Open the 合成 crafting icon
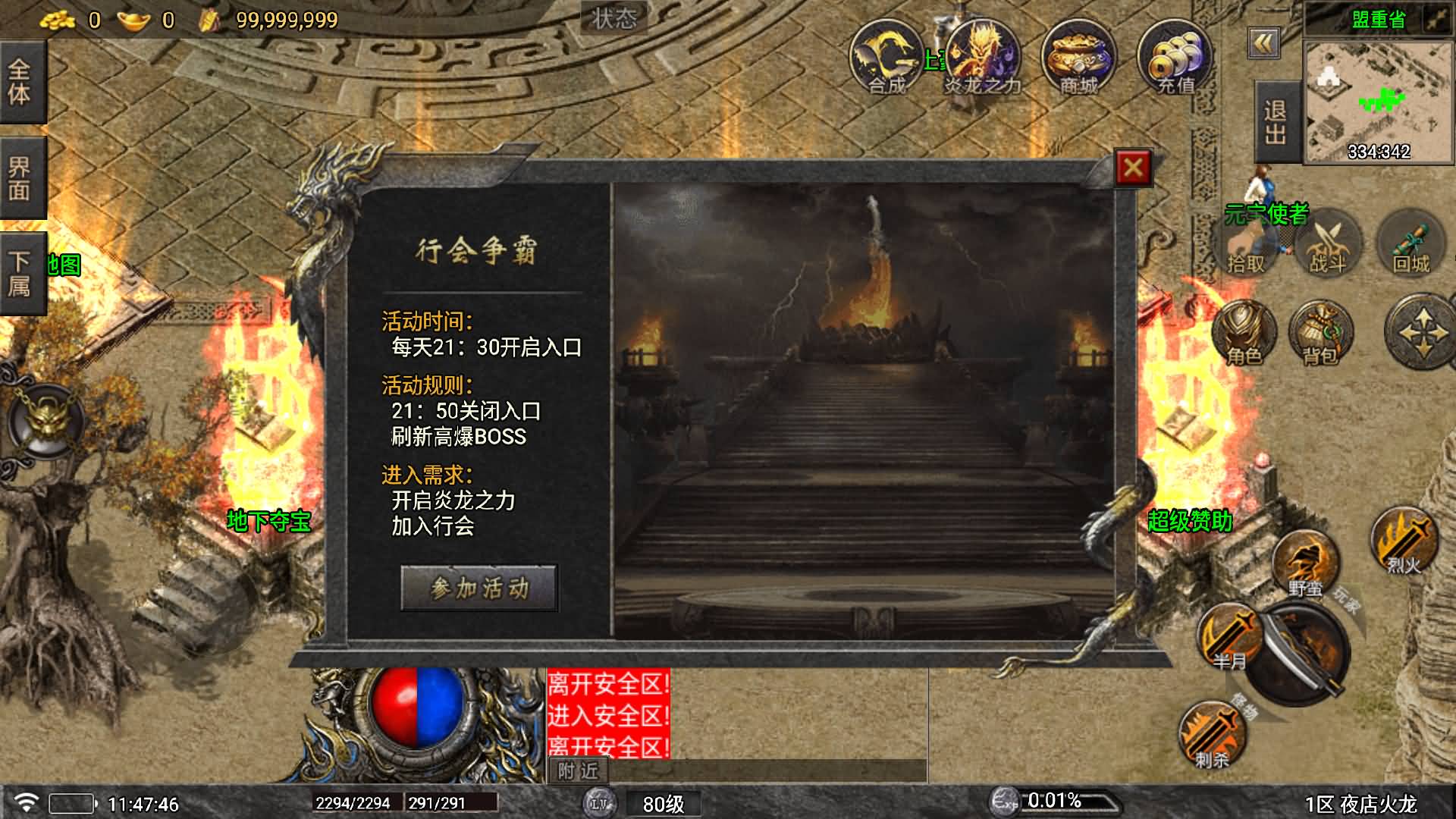 pos(885,58)
